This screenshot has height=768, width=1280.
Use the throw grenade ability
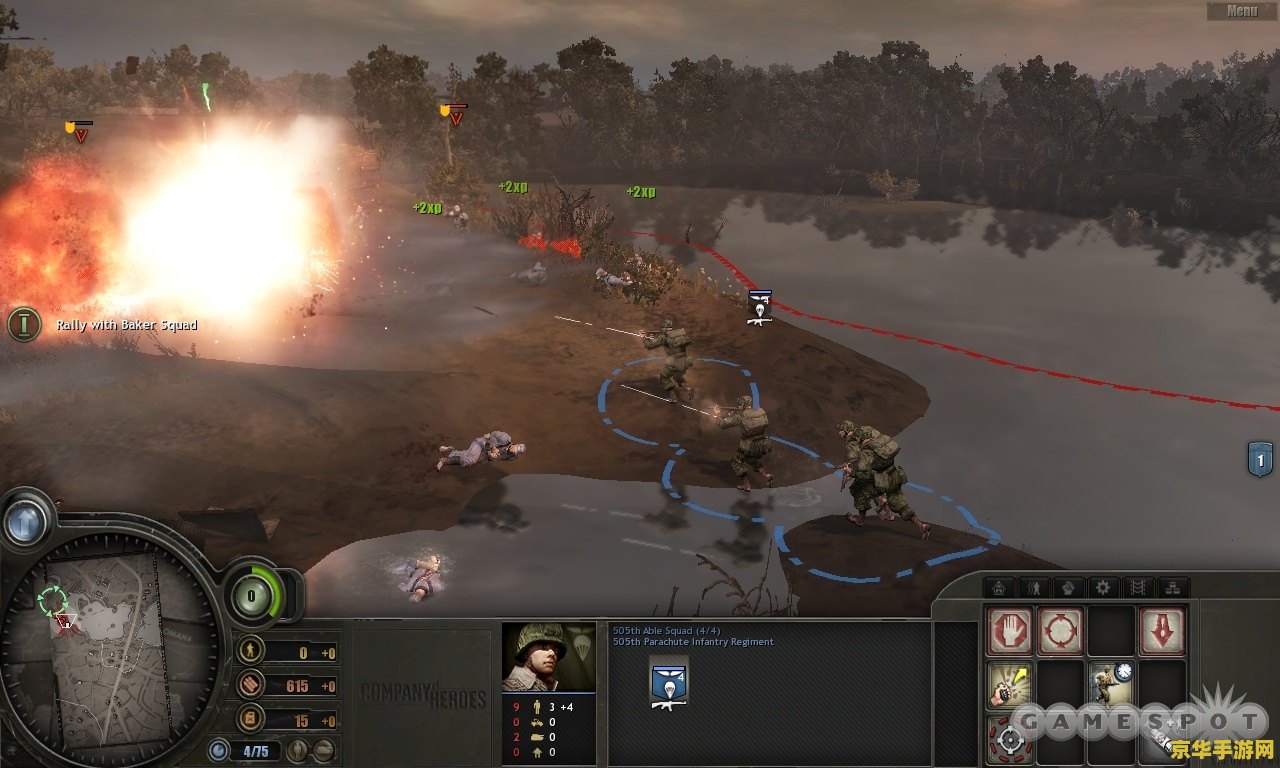[1009, 685]
